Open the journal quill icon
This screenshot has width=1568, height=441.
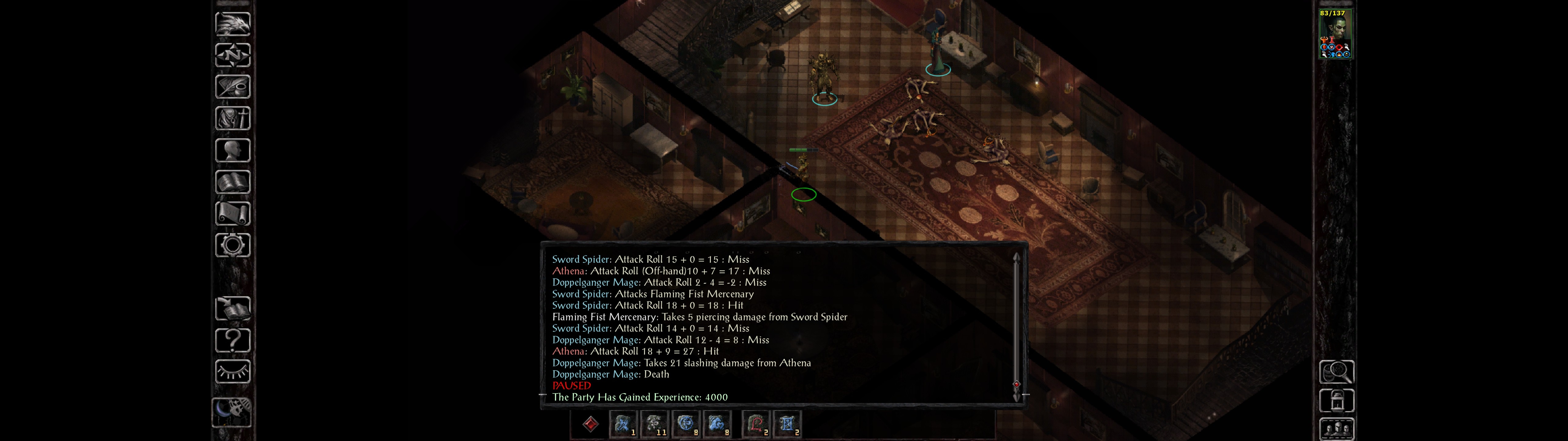point(232,86)
